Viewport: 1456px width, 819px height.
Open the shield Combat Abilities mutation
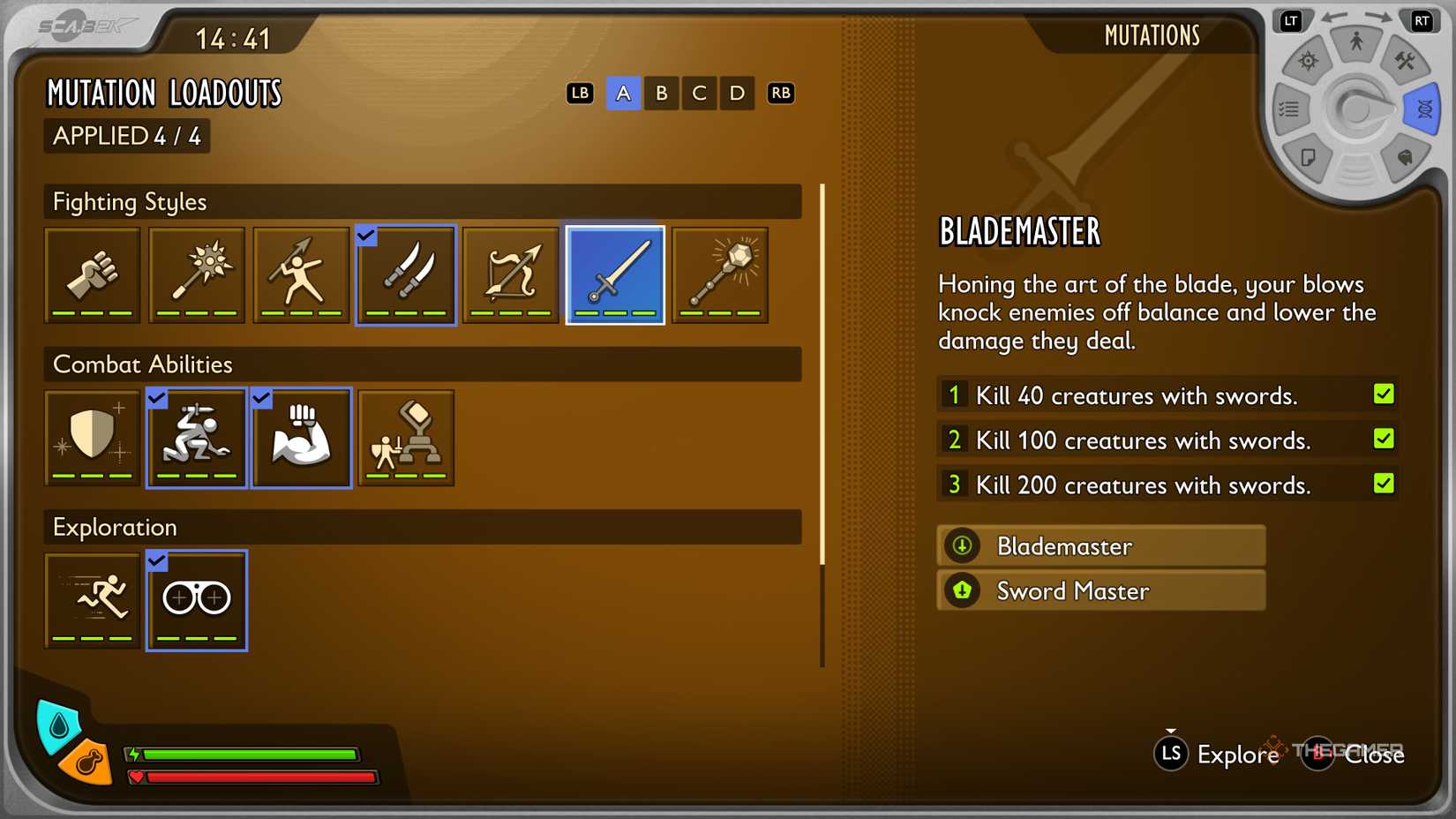[x=92, y=437]
